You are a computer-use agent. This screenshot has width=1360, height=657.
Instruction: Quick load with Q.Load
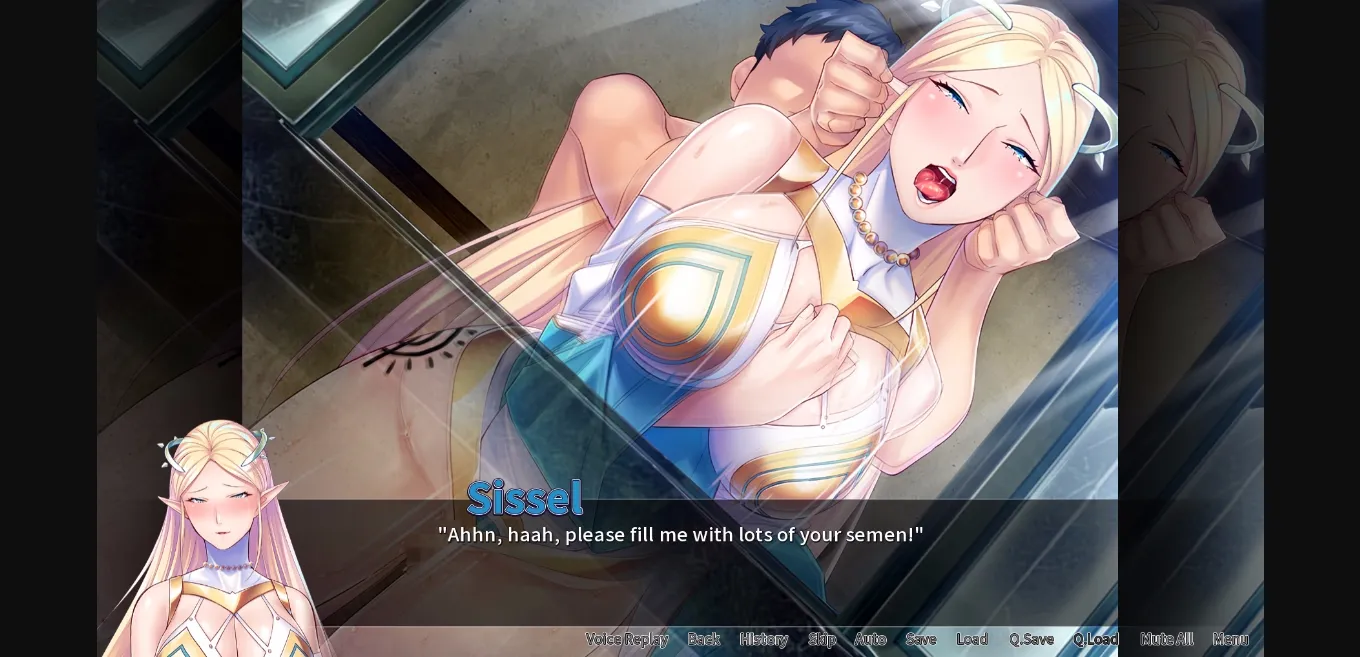[x=1095, y=639]
